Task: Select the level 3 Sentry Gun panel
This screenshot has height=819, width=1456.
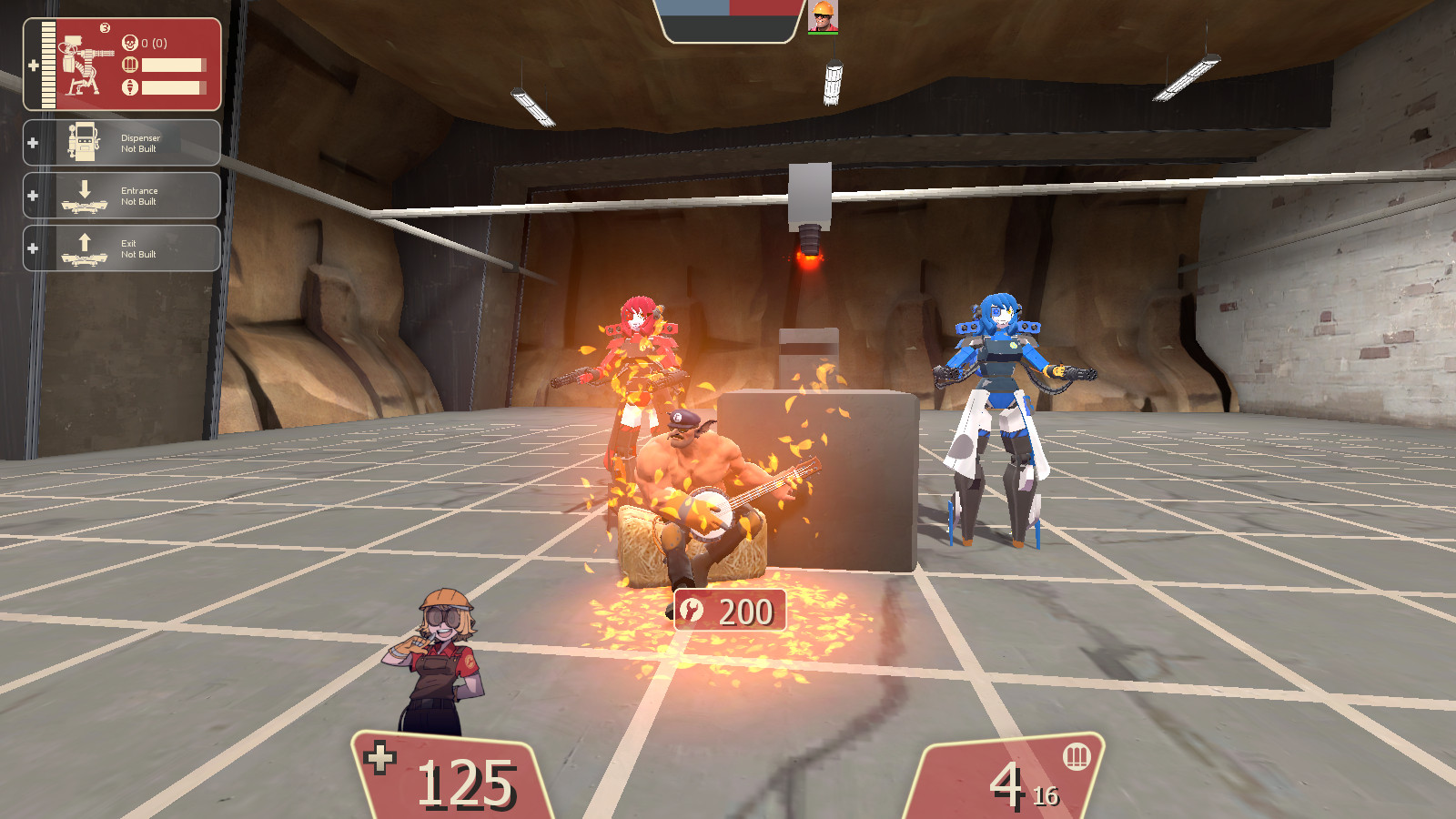Action: pyautogui.click(x=122, y=64)
